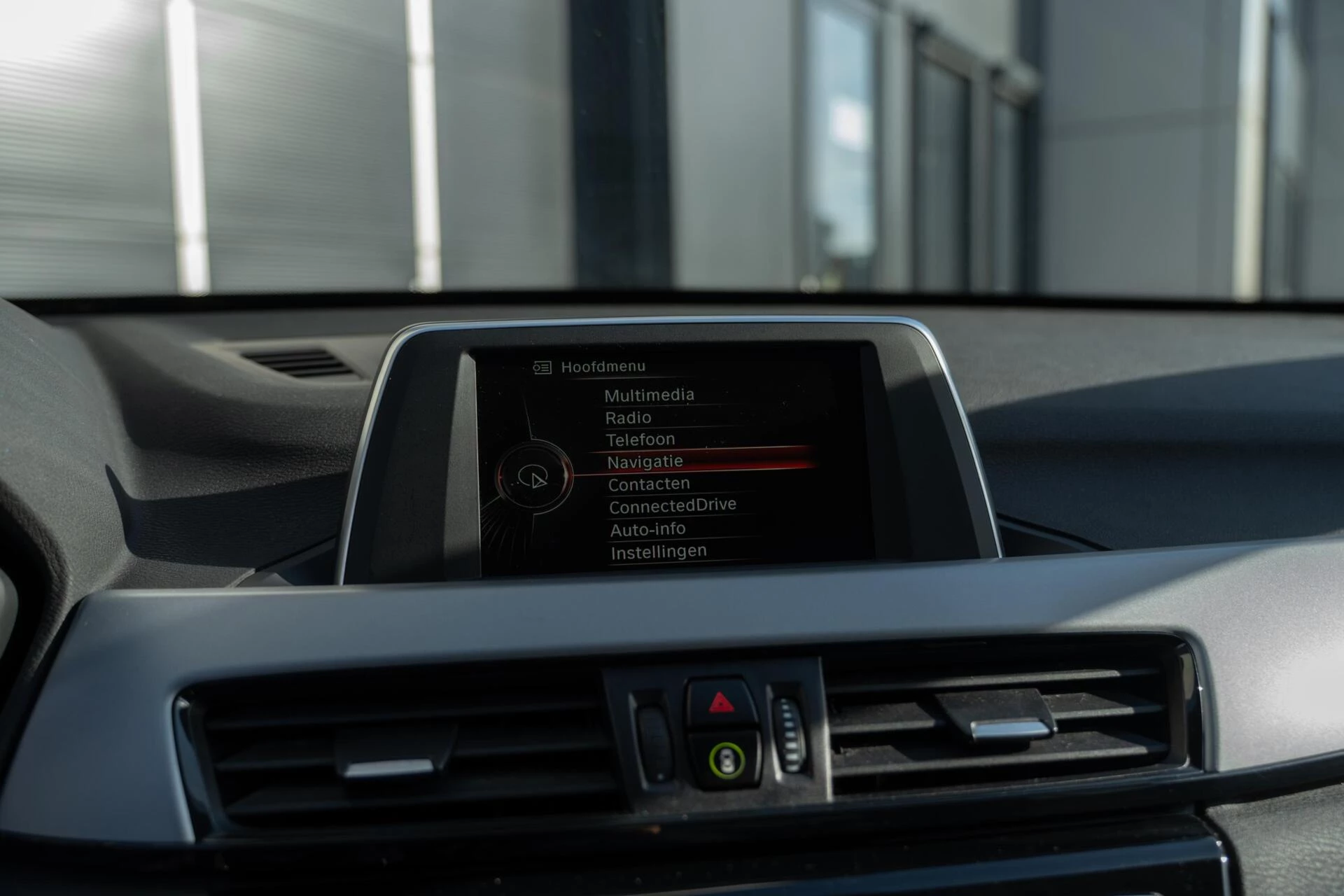The width and height of the screenshot is (1344, 896).
Task: Select the Auto-info entry
Action: [647, 529]
